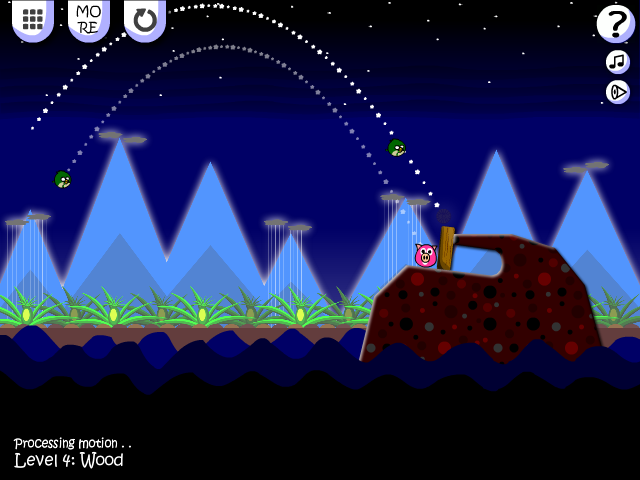Toggle the music note button
The image size is (640, 480).
[x=617, y=62]
